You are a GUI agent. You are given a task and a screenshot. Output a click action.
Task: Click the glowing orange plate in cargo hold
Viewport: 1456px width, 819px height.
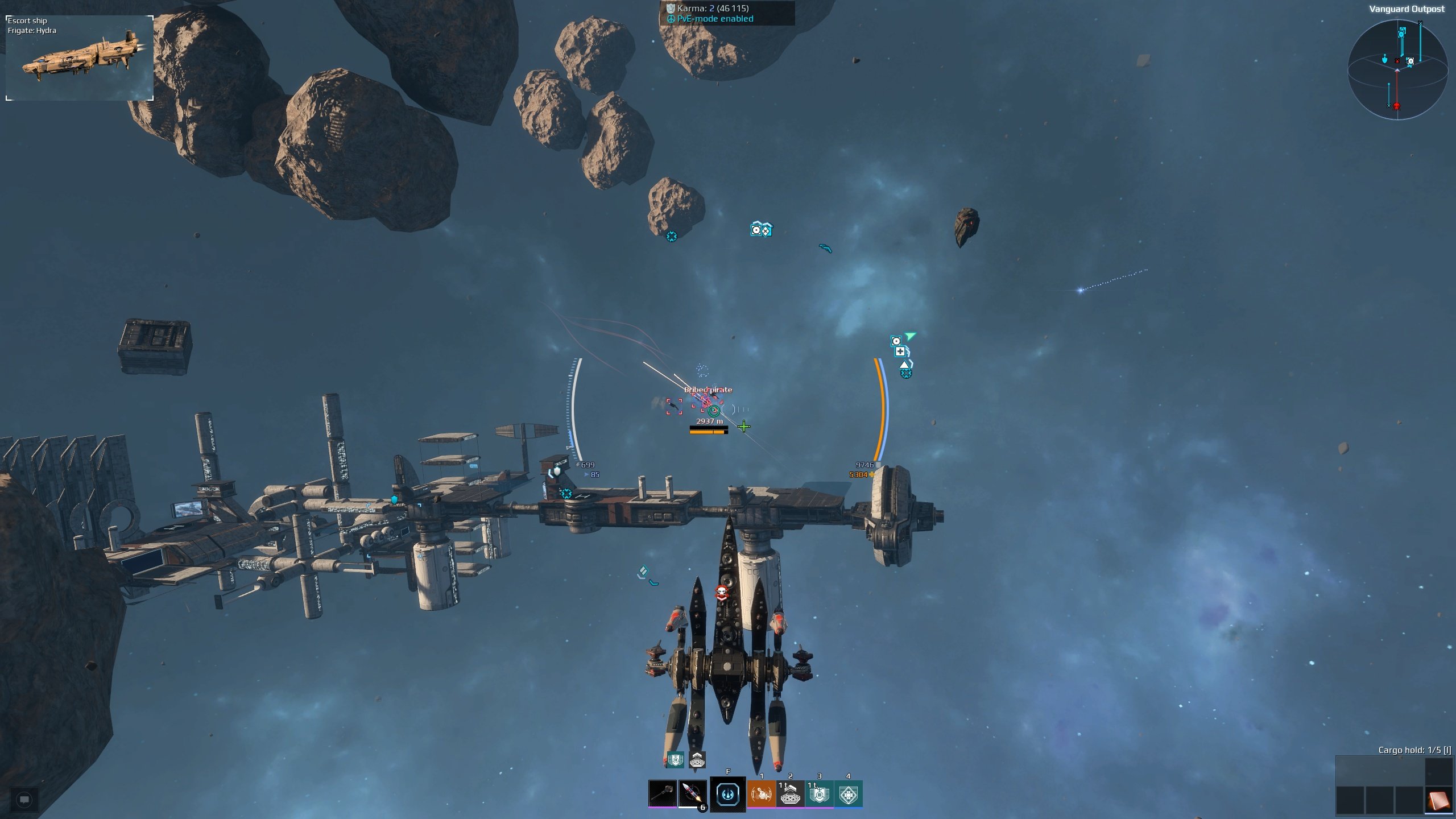(1438, 800)
